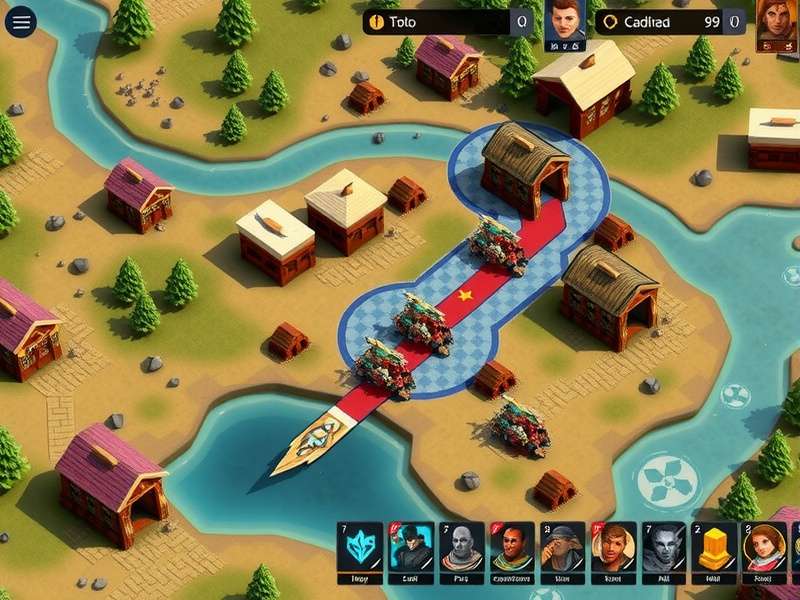
Task: Open the hamburger menu
Action: tap(20, 20)
